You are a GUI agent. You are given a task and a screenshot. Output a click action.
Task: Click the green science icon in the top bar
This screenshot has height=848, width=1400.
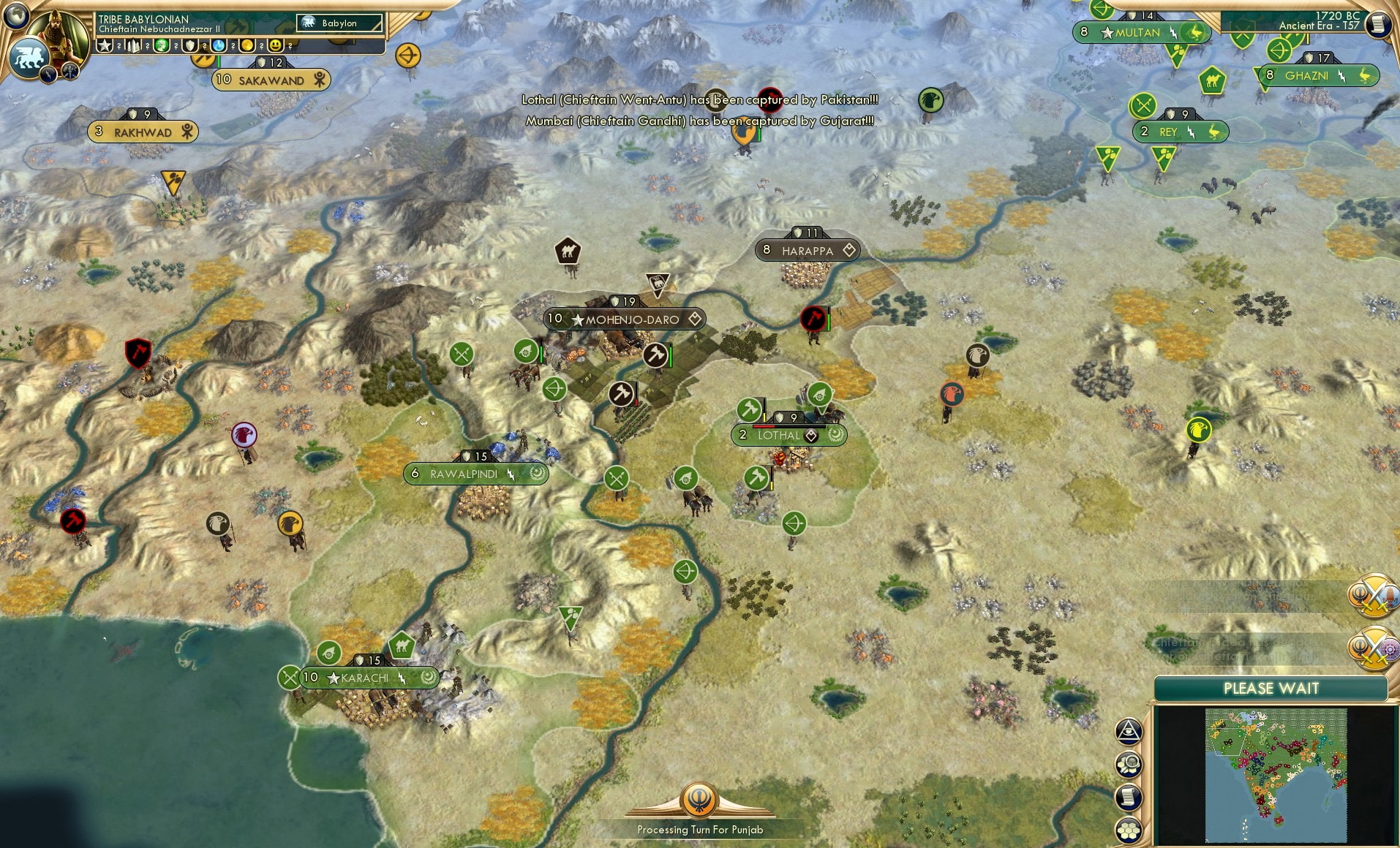(162, 46)
